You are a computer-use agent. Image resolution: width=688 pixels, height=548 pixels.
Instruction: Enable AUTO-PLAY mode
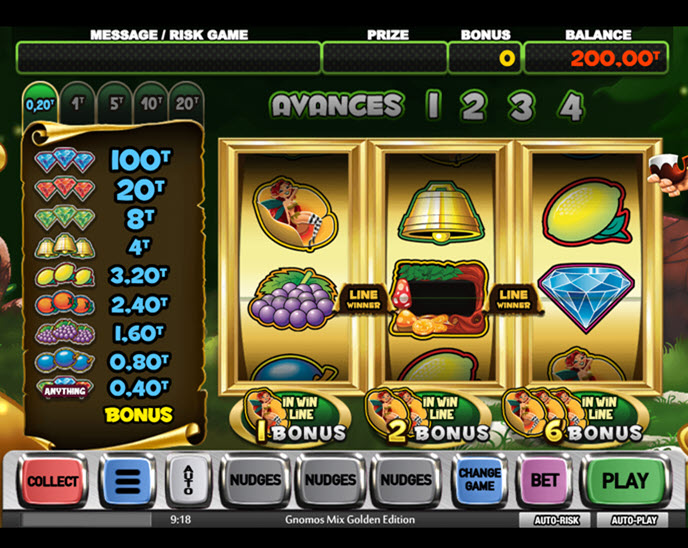tap(632, 520)
